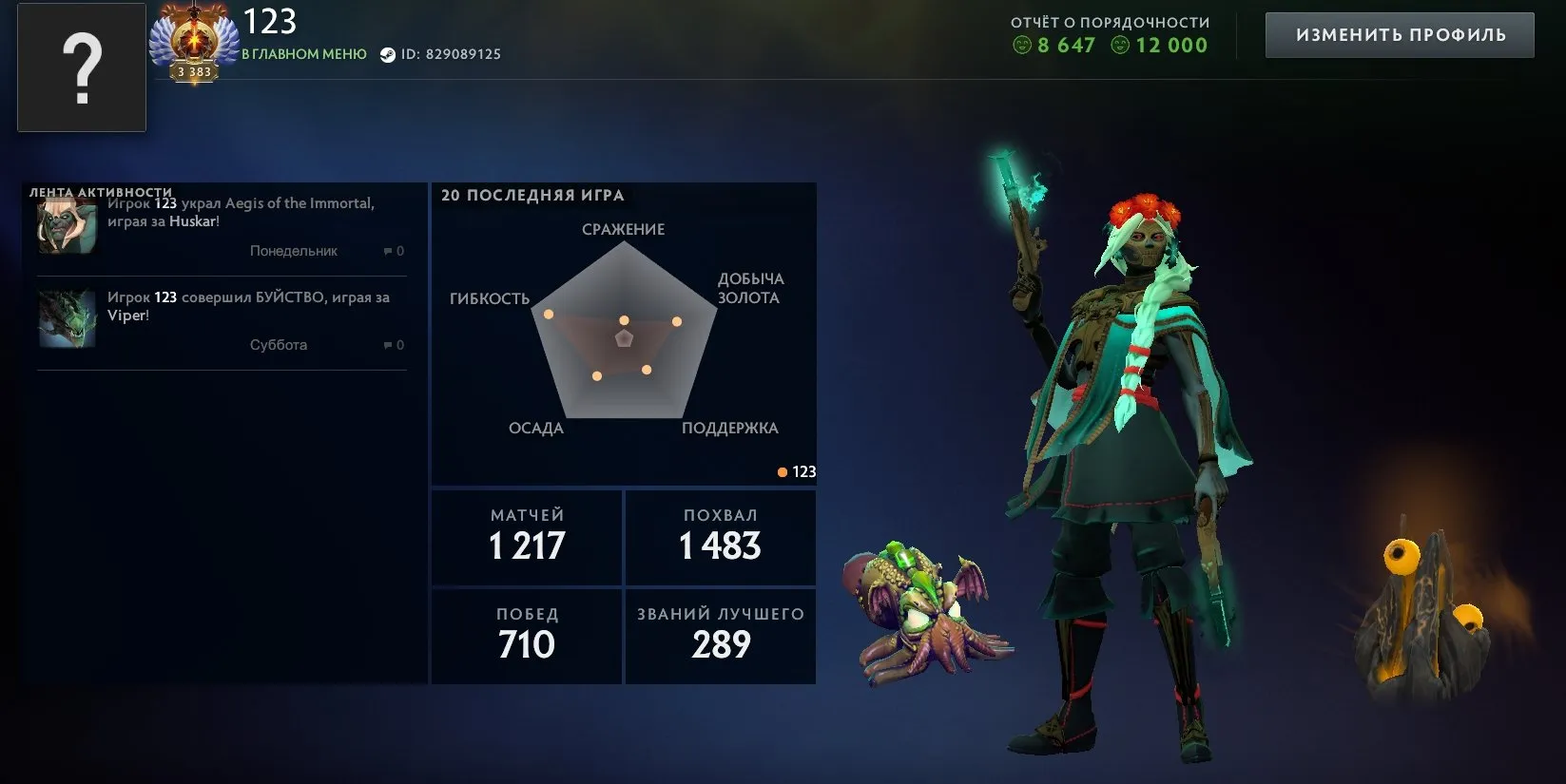Viewport: 1566px width, 784px height.
Task: Click the ГИБКОСТЬ point on the radar chart
Action: (x=548, y=313)
